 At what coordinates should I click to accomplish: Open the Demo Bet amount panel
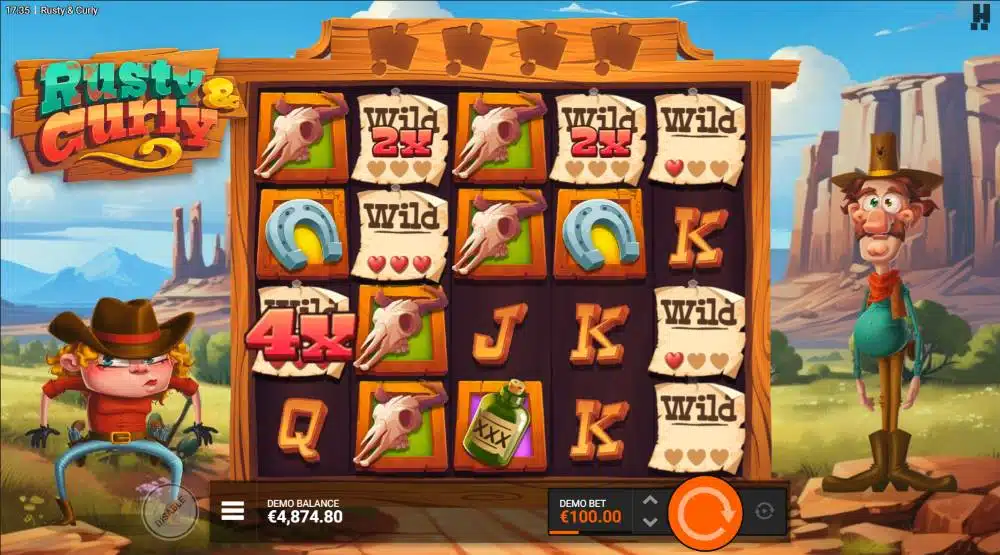click(x=590, y=511)
